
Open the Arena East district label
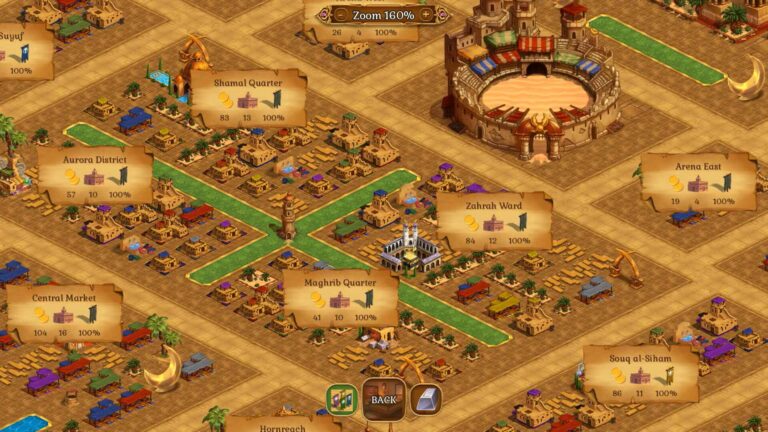(698, 181)
